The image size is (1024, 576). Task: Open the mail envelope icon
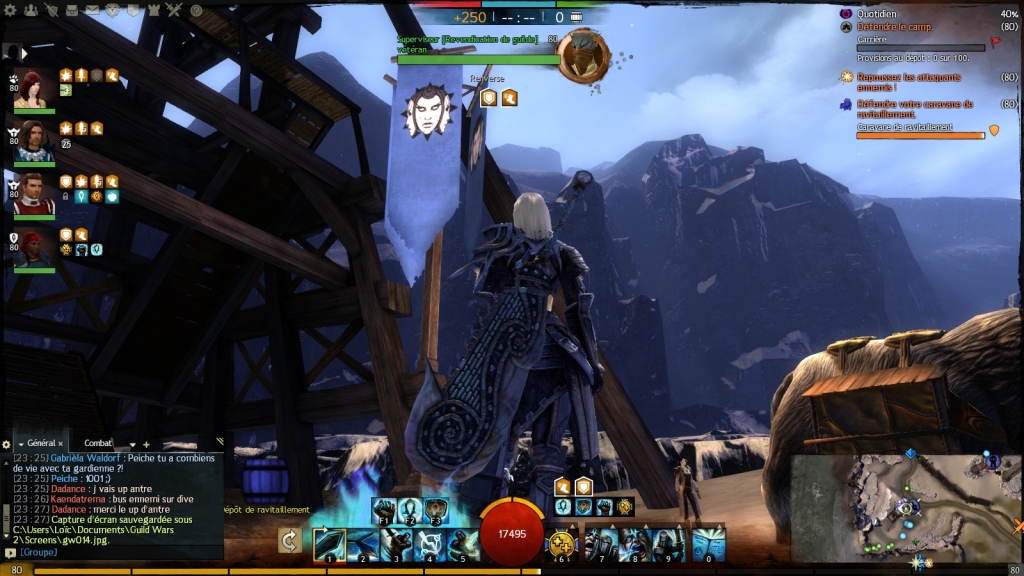click(92, 11)
